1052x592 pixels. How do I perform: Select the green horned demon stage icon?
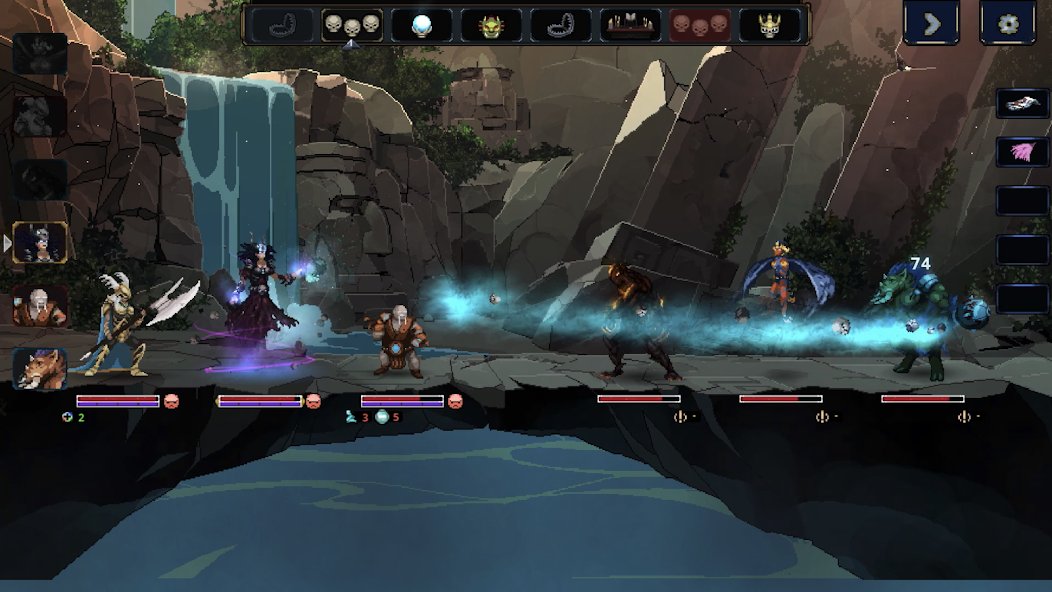490,24
